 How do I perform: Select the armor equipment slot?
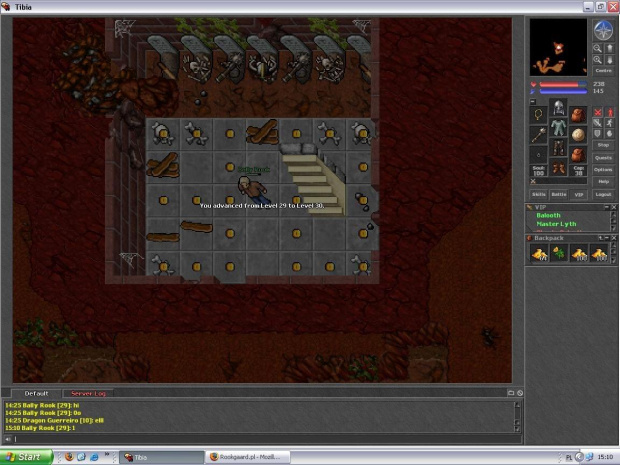(x=558, y=128)
